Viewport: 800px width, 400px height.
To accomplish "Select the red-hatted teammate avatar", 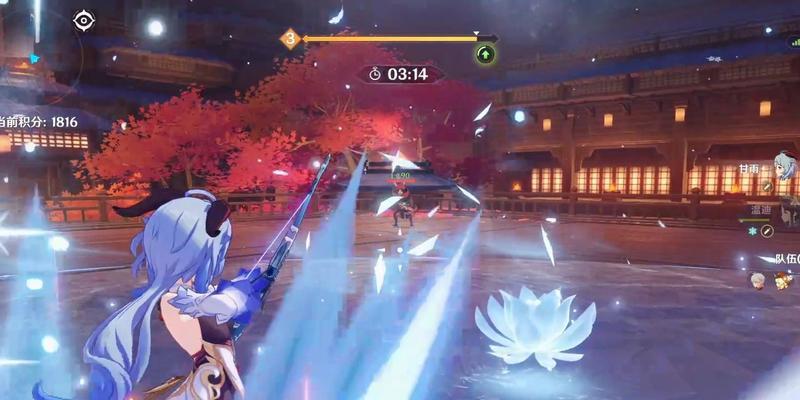I will (x=781, y=281).
